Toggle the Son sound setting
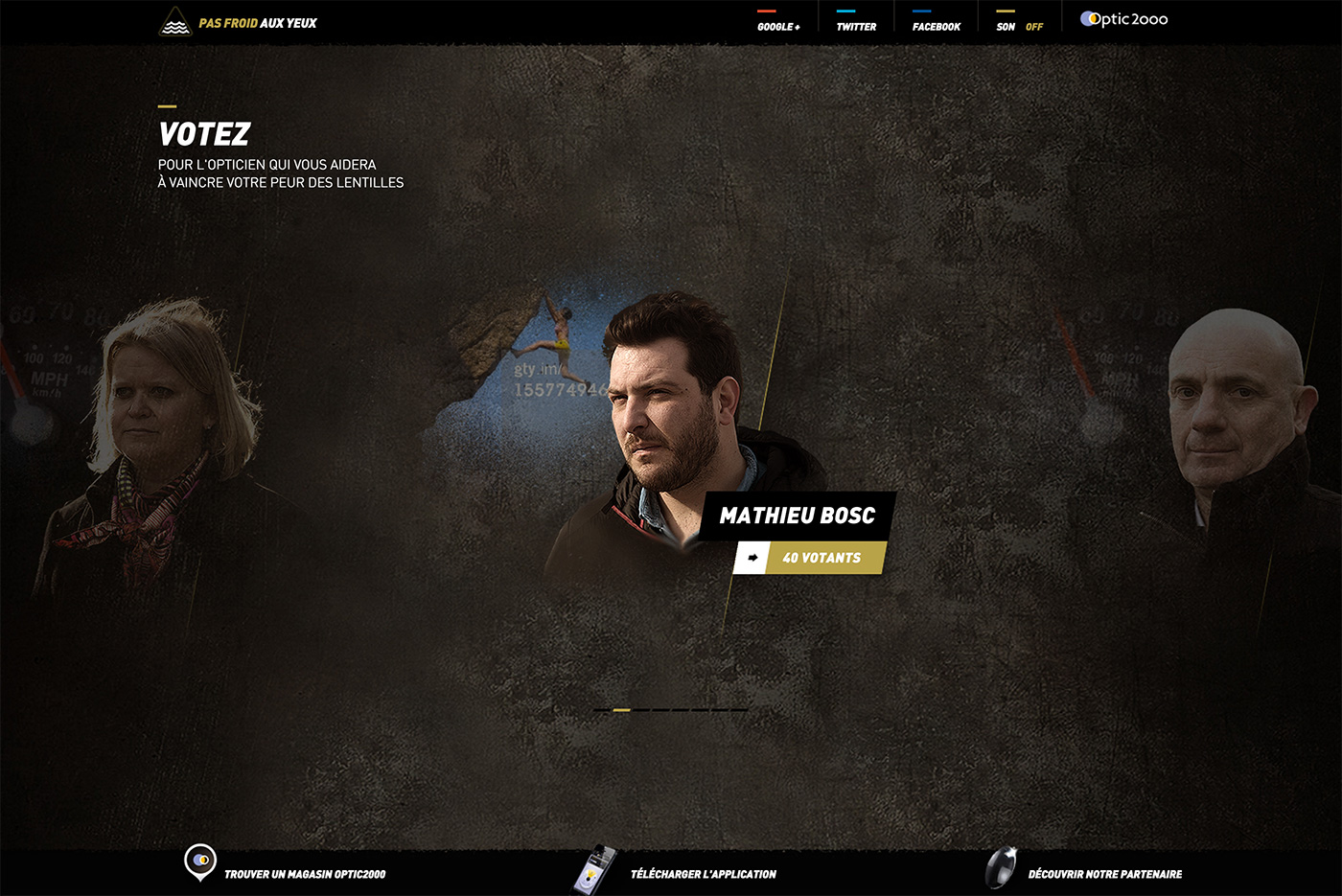1342x896 pixels. pos(1020,26)
